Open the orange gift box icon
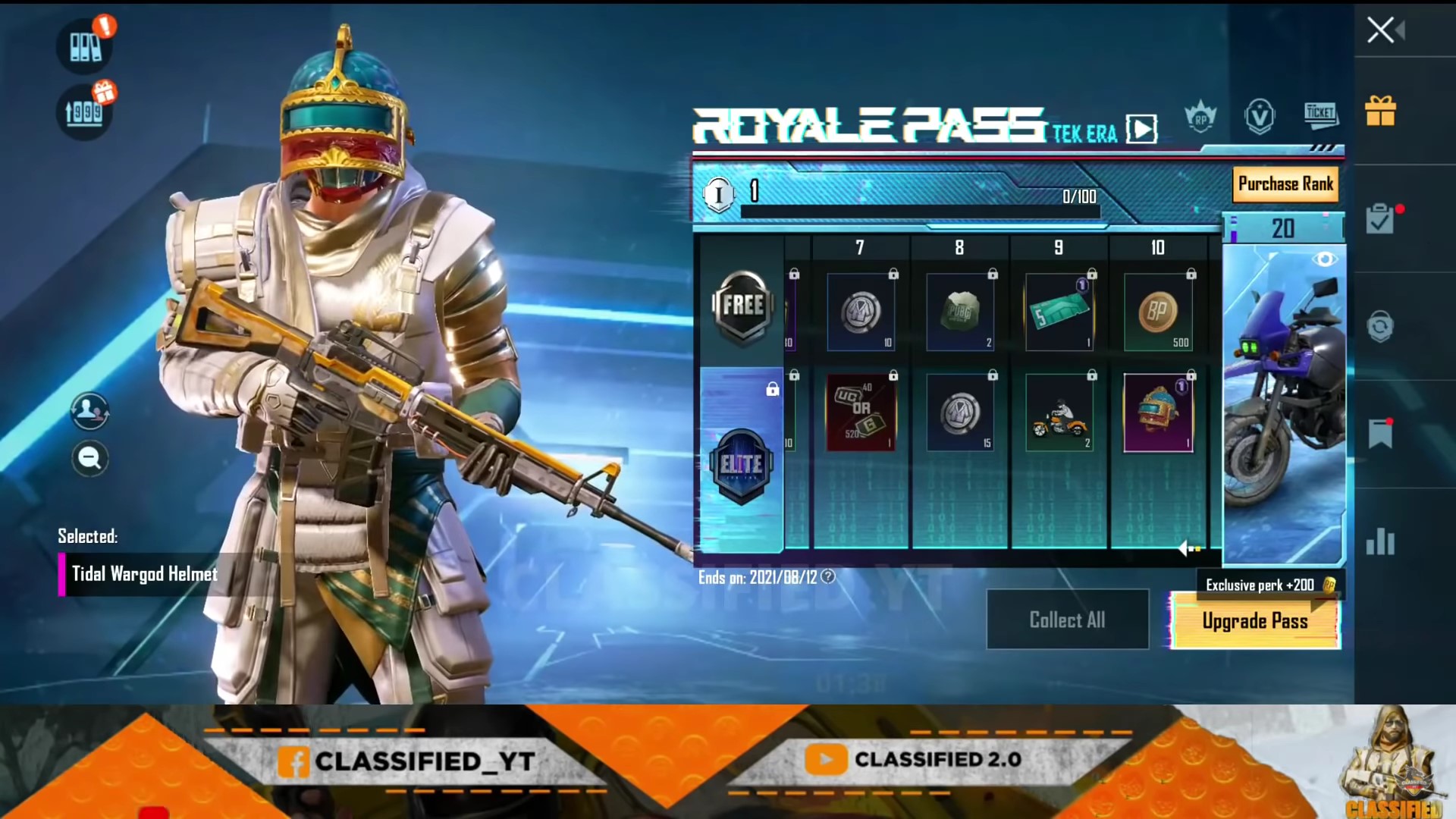1456x819 pixels. click(1380, 111)
